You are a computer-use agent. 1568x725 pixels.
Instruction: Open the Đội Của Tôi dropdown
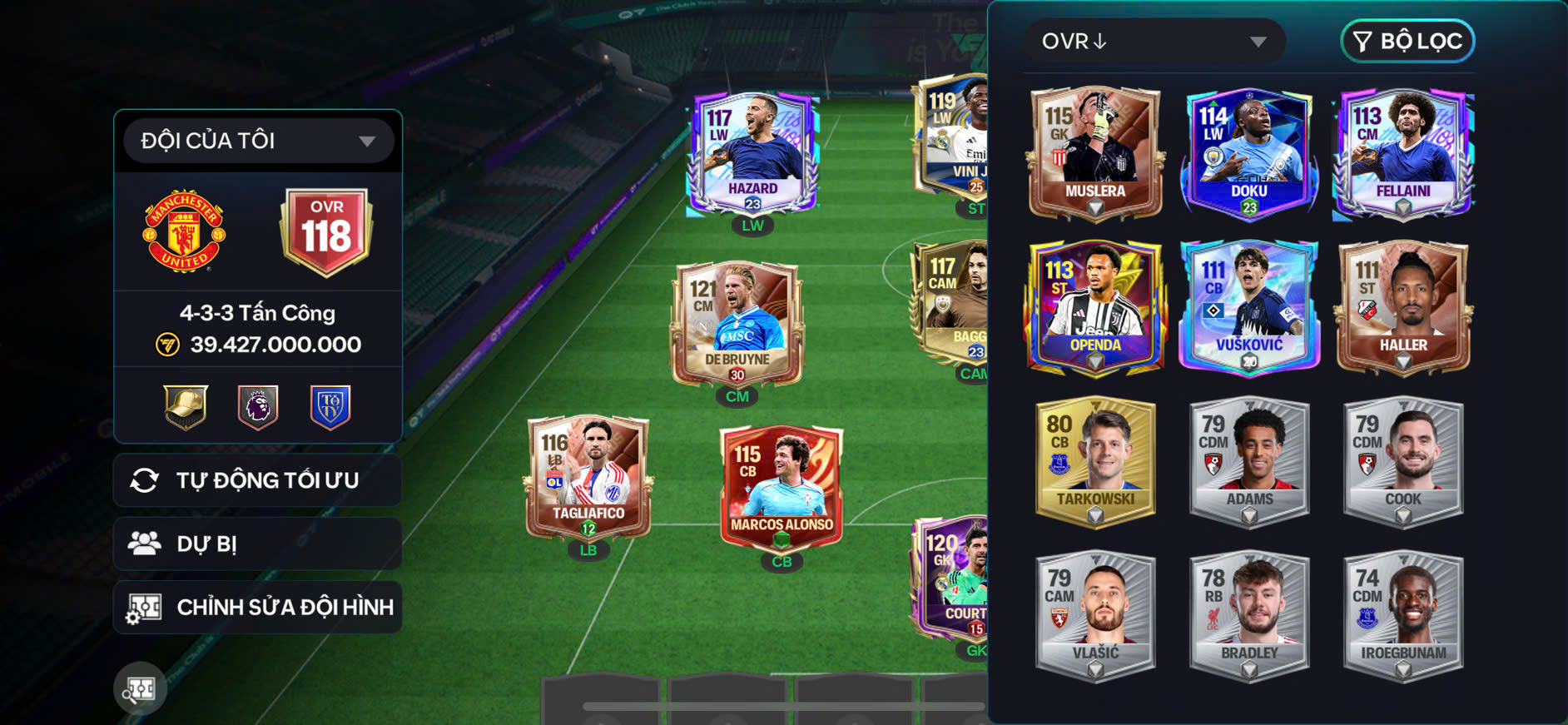point(258,141)
